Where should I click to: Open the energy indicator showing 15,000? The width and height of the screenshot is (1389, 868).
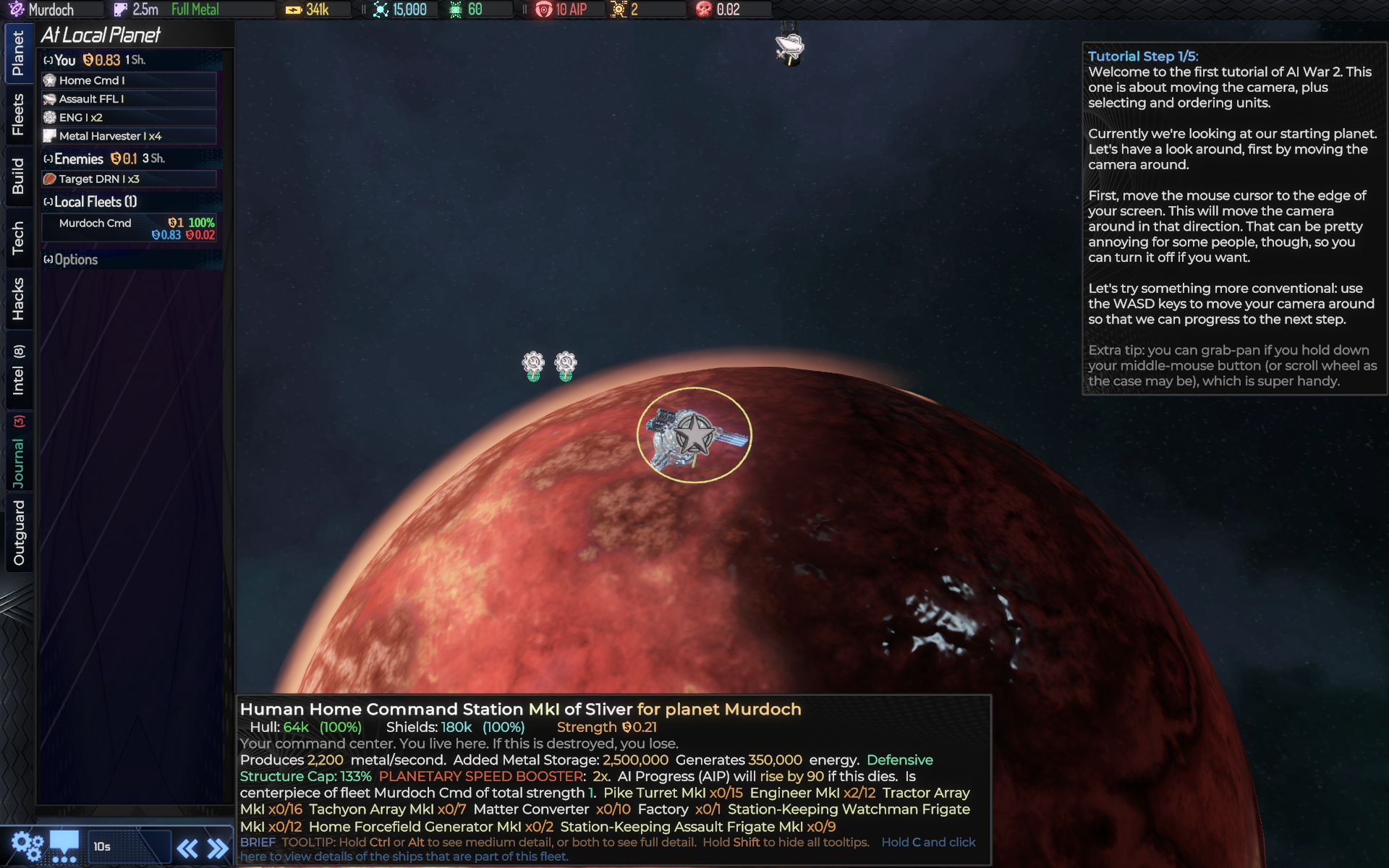tap(379, 9)
